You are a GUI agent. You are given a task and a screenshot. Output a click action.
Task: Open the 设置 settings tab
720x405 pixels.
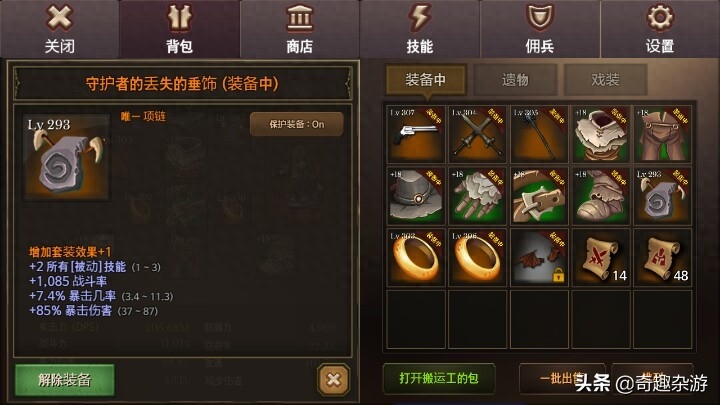[659, 28]
